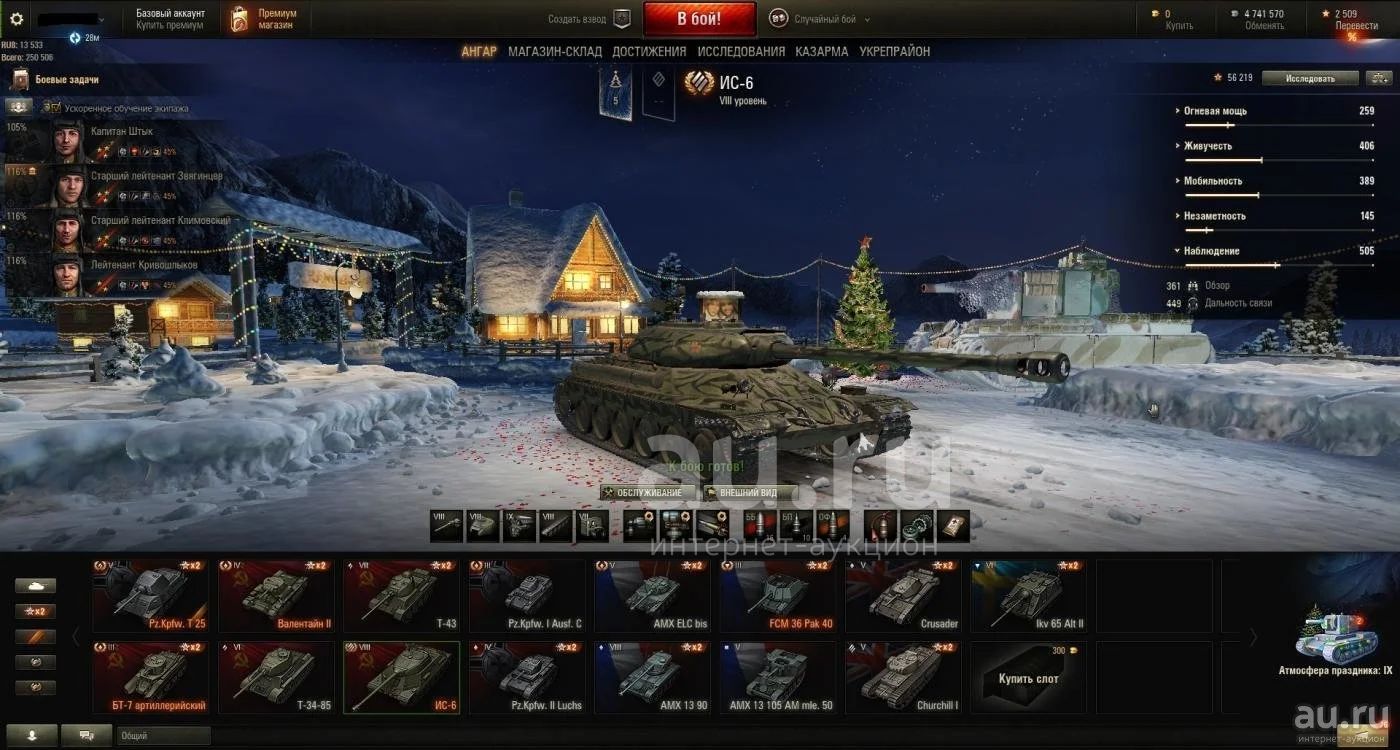Switch to the Укрепрайон tab
The height and width of the screenshot is (750, 1400).
(x=894, y=51)
